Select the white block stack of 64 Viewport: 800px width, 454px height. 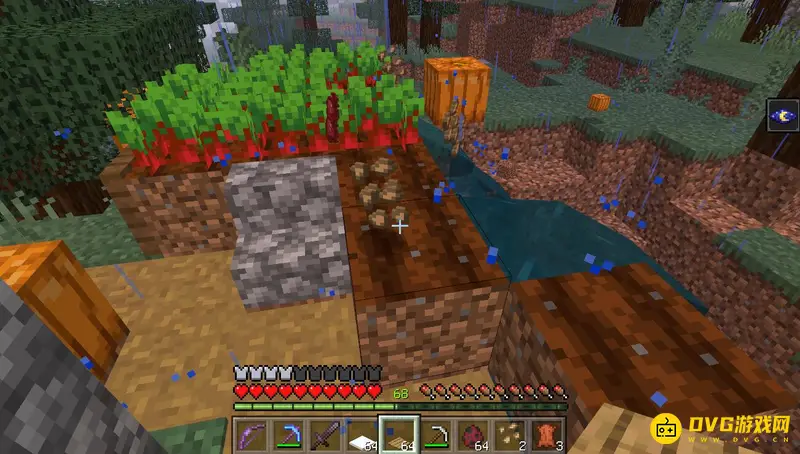click(364, 435)
